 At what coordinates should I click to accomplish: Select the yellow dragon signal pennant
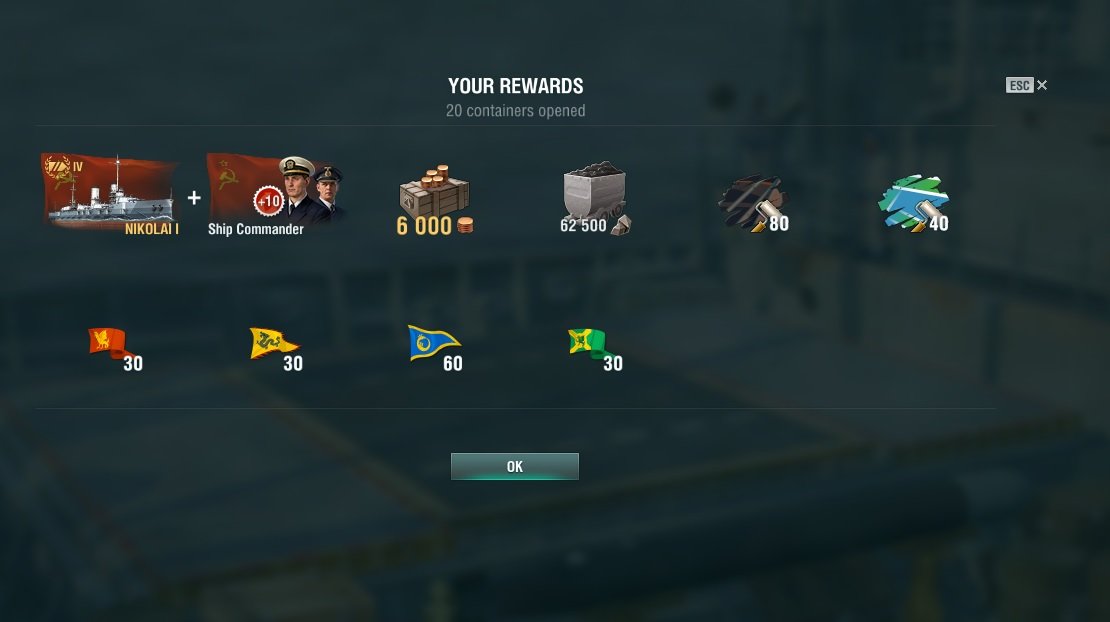coord(272,344)
